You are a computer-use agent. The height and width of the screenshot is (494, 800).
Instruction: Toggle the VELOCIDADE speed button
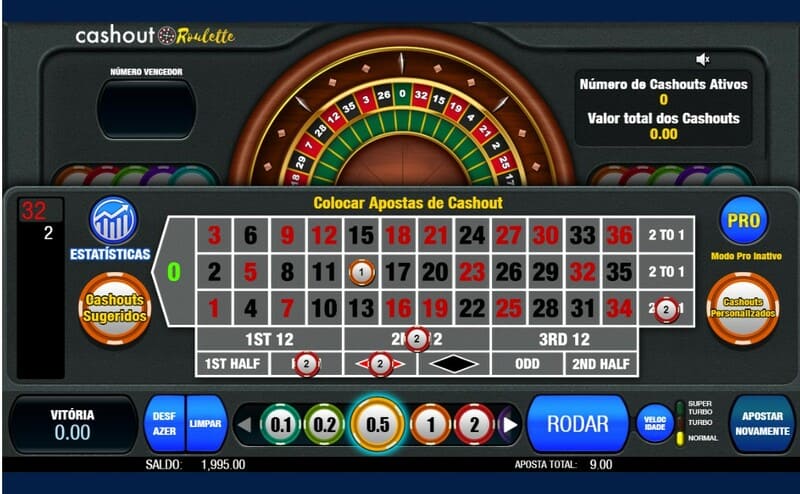pos(655,423)
